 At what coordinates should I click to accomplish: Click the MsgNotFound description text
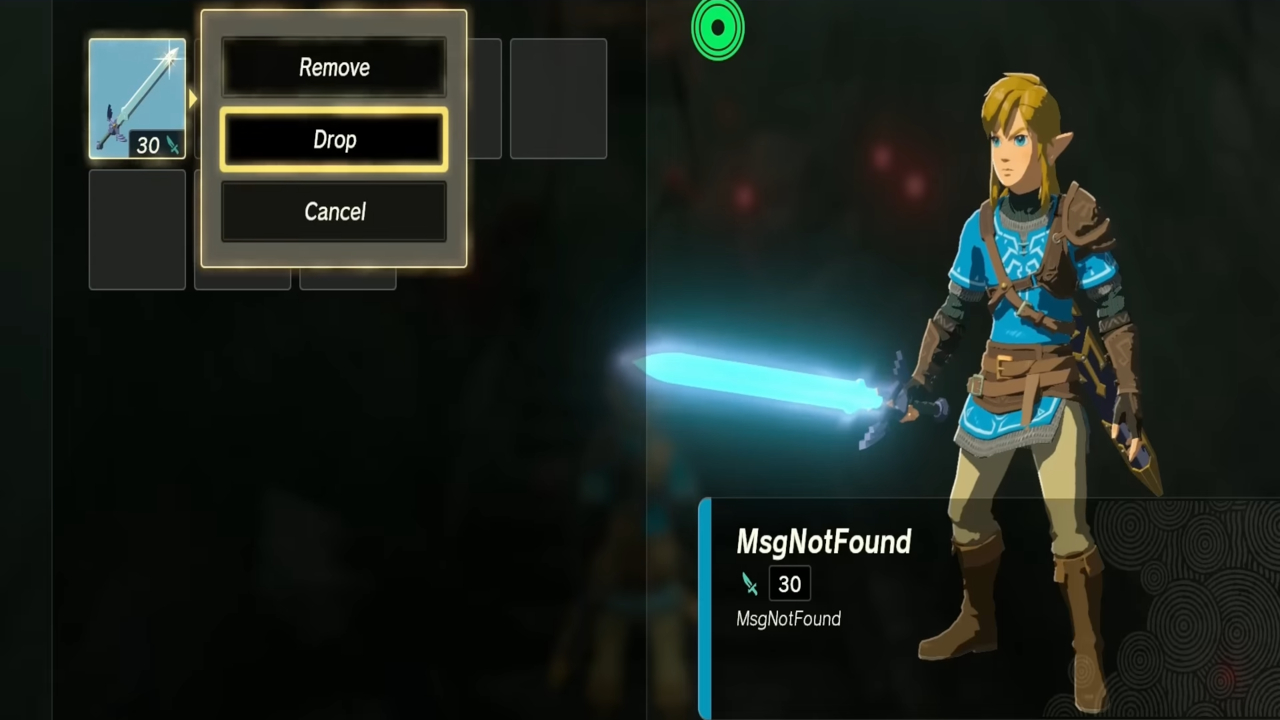(788, 618)
